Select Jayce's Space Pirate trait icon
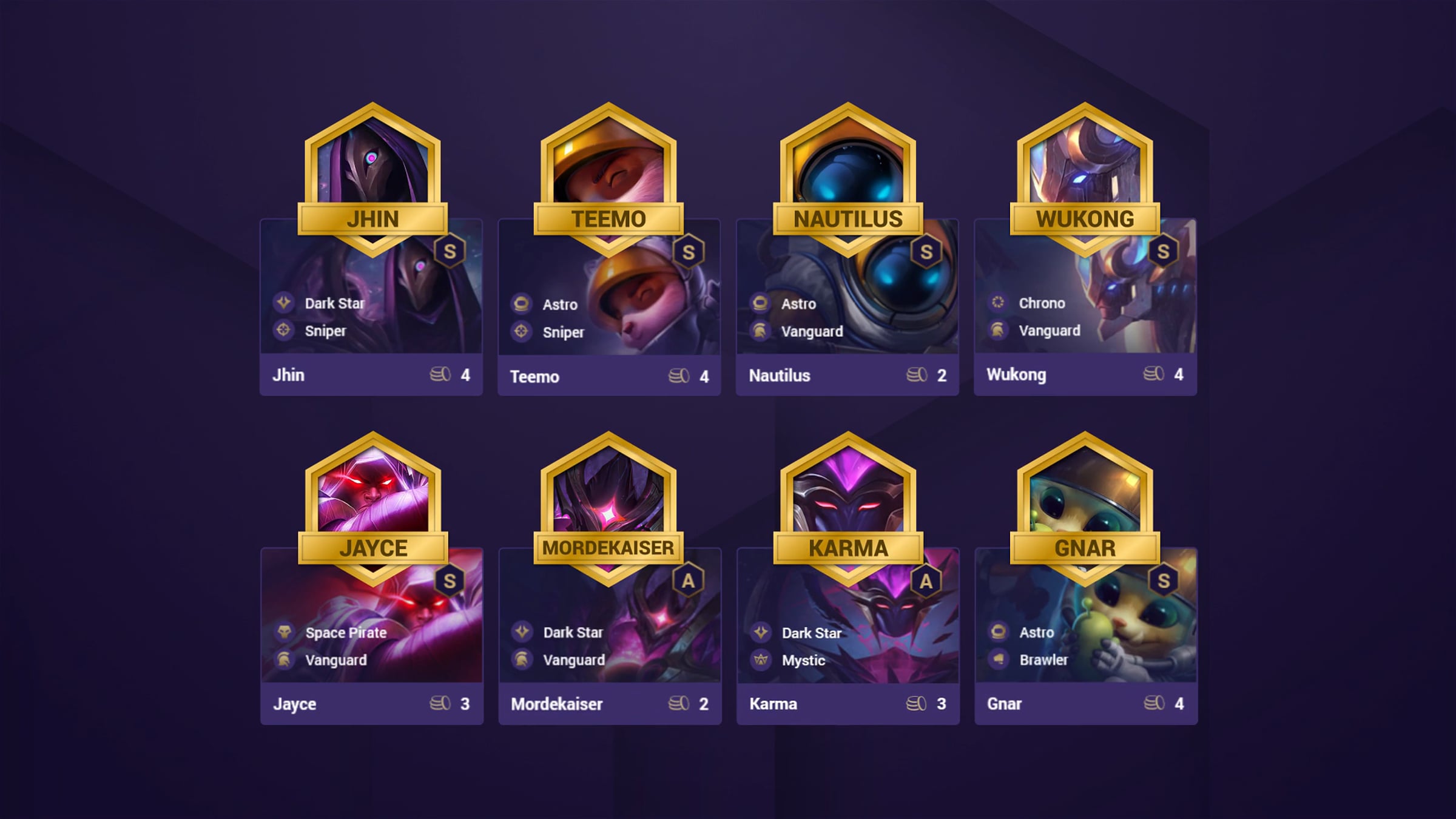The height and width of the screenshot is (819, 1456). [x=283, y=632]
